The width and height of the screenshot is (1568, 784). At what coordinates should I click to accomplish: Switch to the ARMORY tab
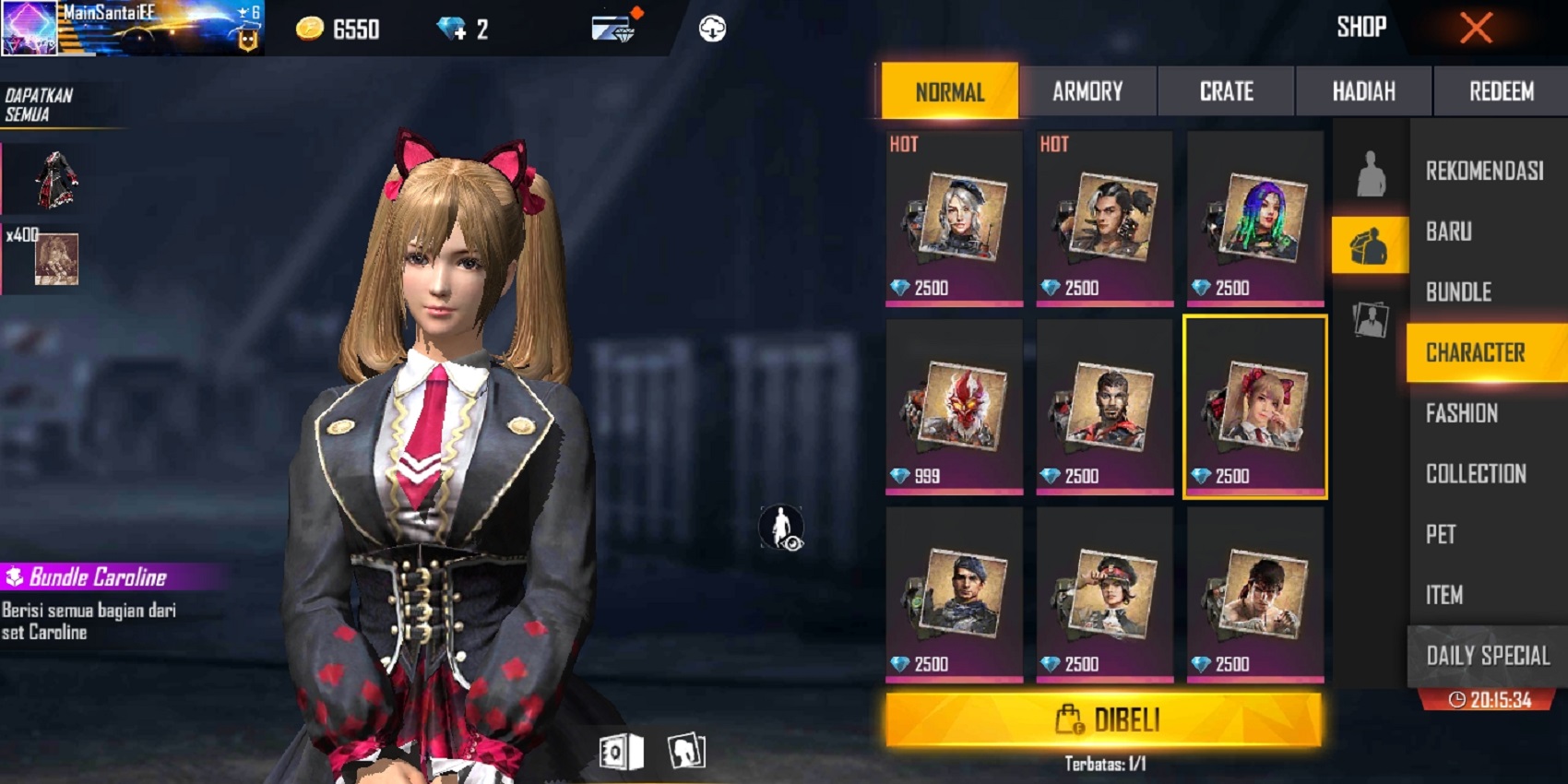click(1089, 91)
